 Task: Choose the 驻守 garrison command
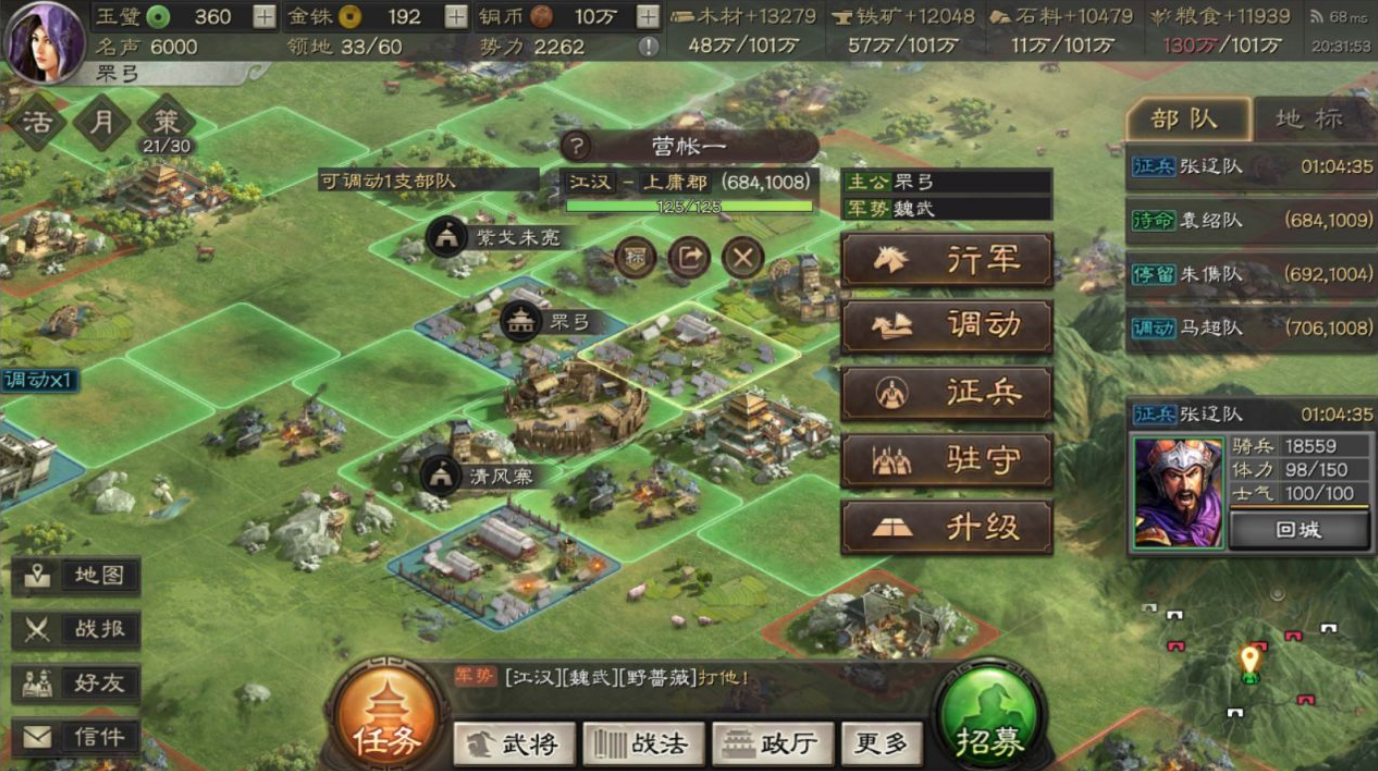tap(946, 460)
